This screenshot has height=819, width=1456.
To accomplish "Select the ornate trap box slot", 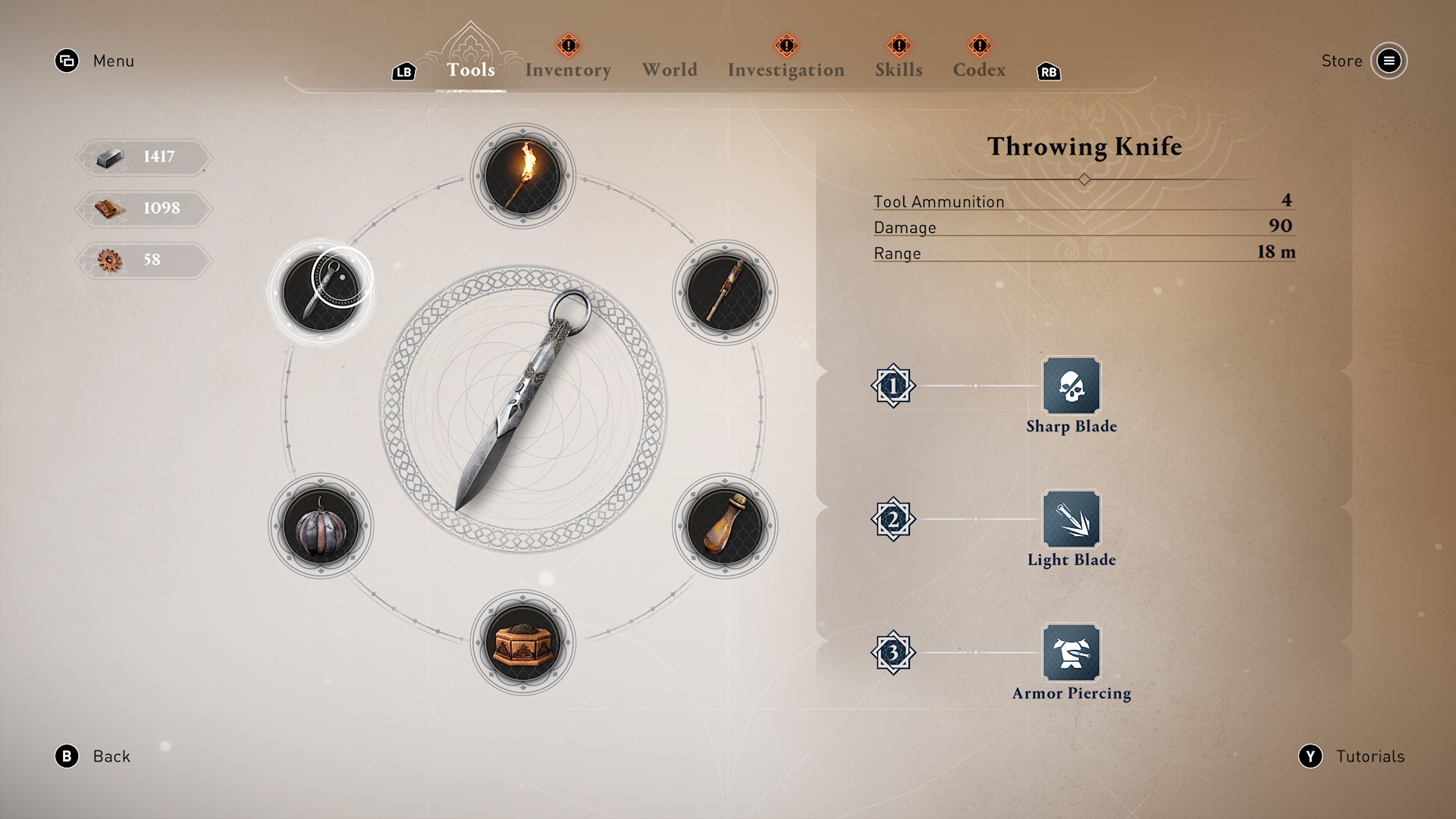I will (x=523, y=642).
